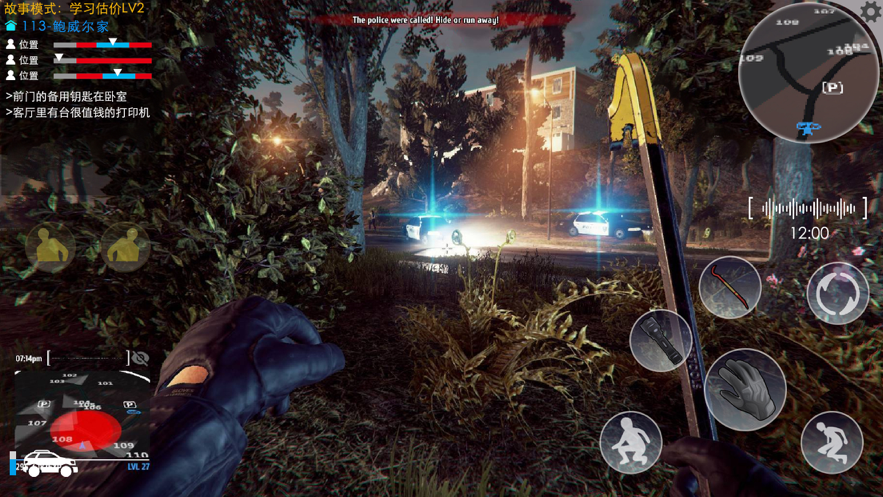
Task: Use the glove interact button
Action: pos(744,389)
